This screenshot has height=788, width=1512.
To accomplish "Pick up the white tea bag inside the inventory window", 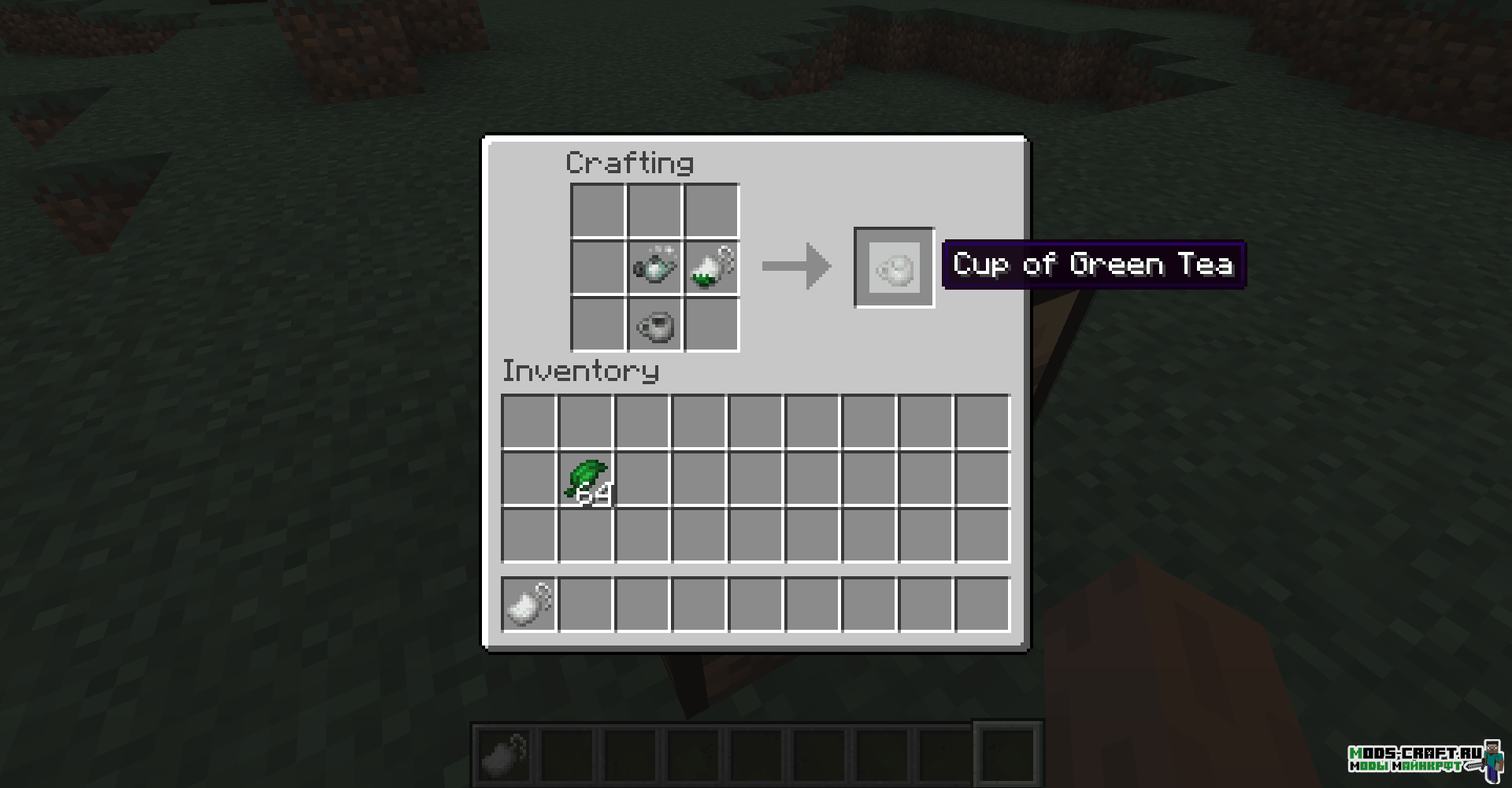I will 529,605.
